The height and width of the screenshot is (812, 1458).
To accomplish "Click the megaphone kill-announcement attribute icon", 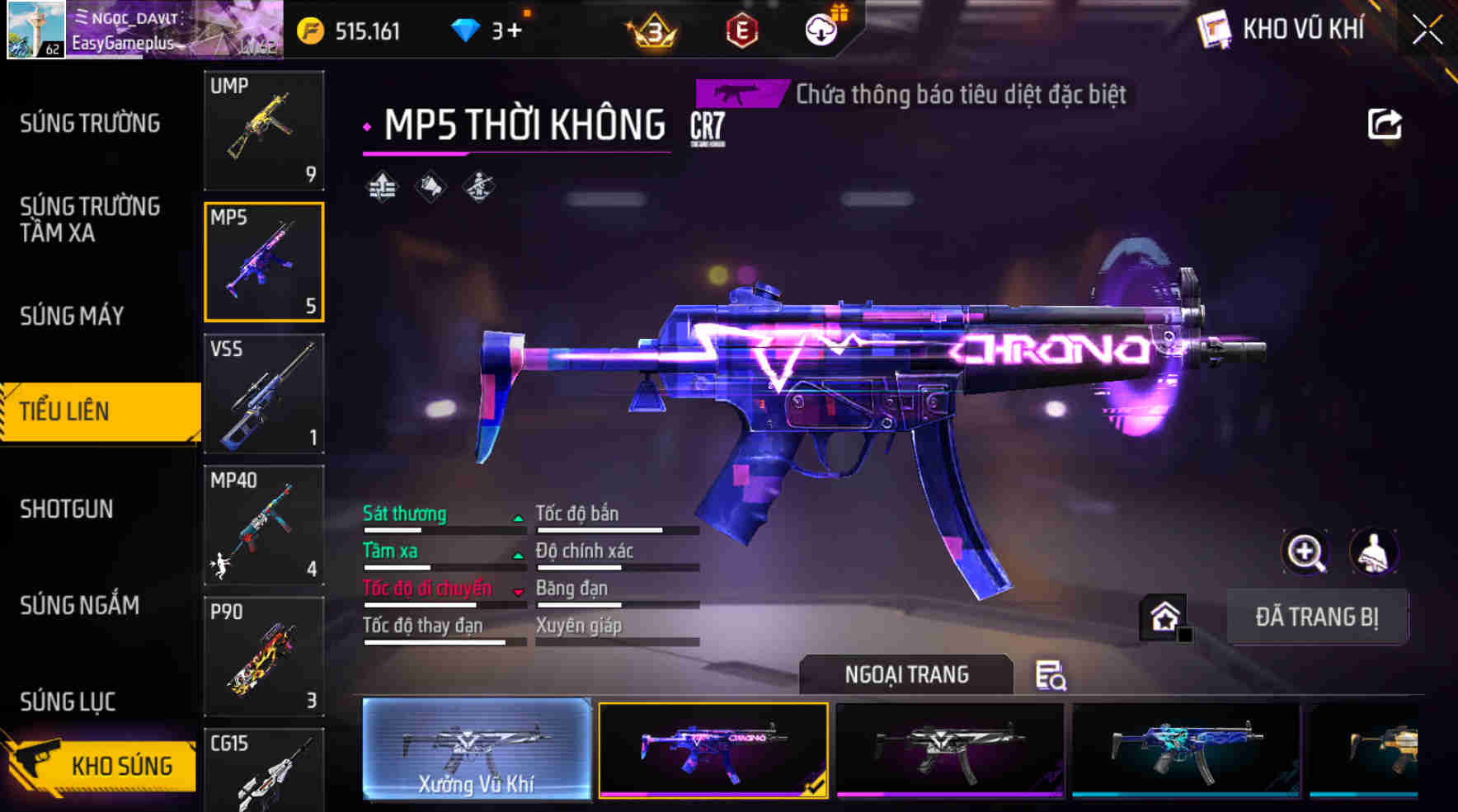I will [431, 185].
